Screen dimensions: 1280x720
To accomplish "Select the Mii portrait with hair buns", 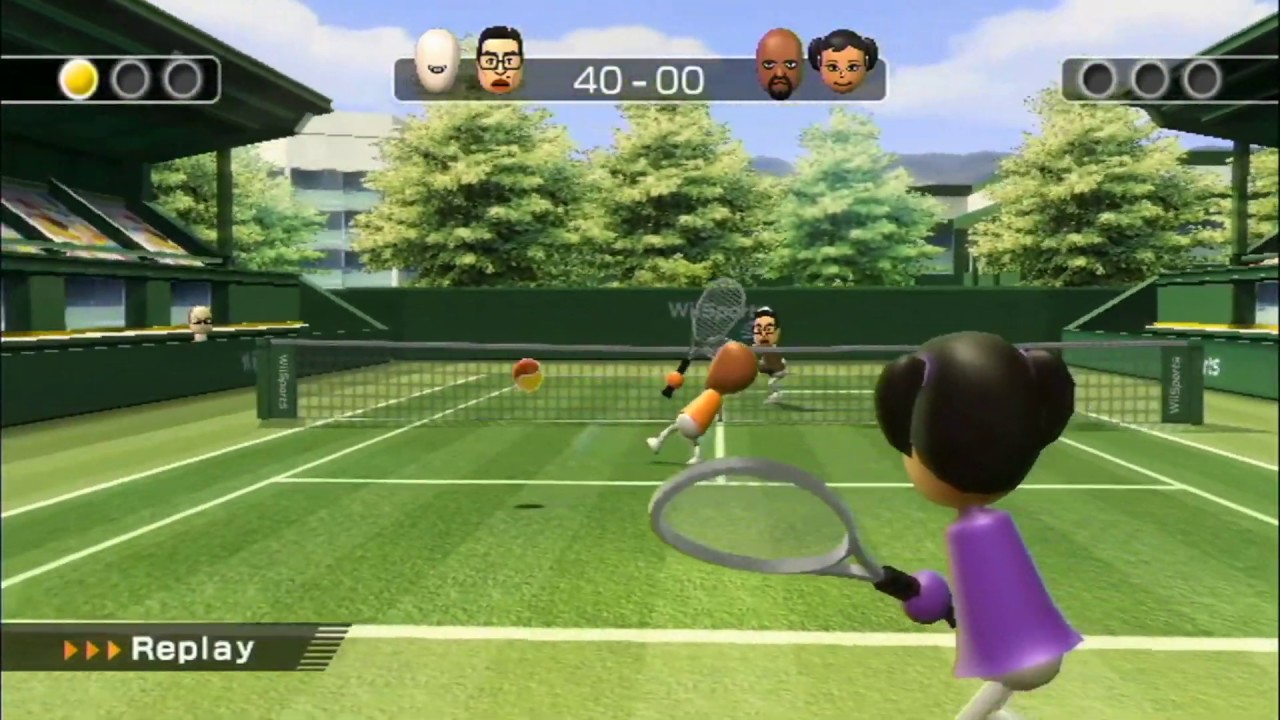I will pyautogui.click(x=843, y=62).
